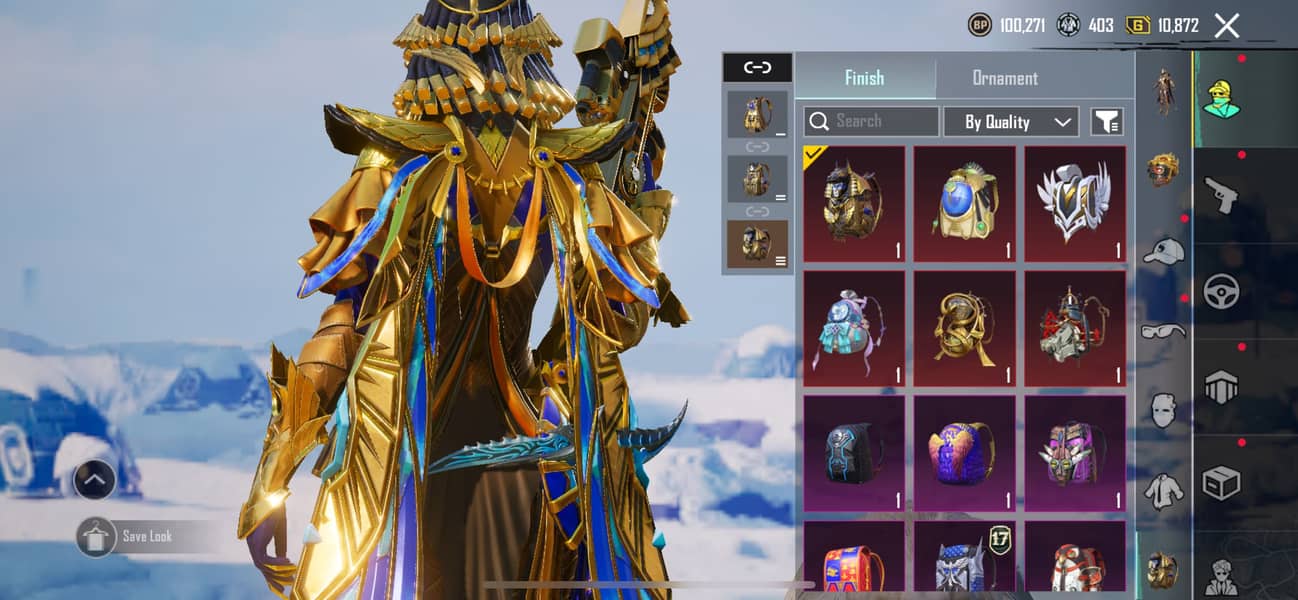Open the pistol weapons category
The image size is (1298, 600).
[1221, 195]
